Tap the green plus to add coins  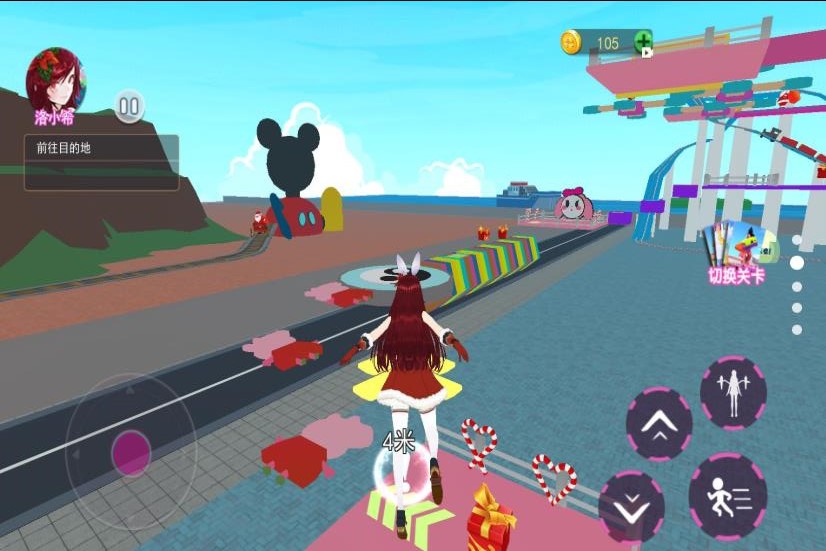[x=643, y=42]
